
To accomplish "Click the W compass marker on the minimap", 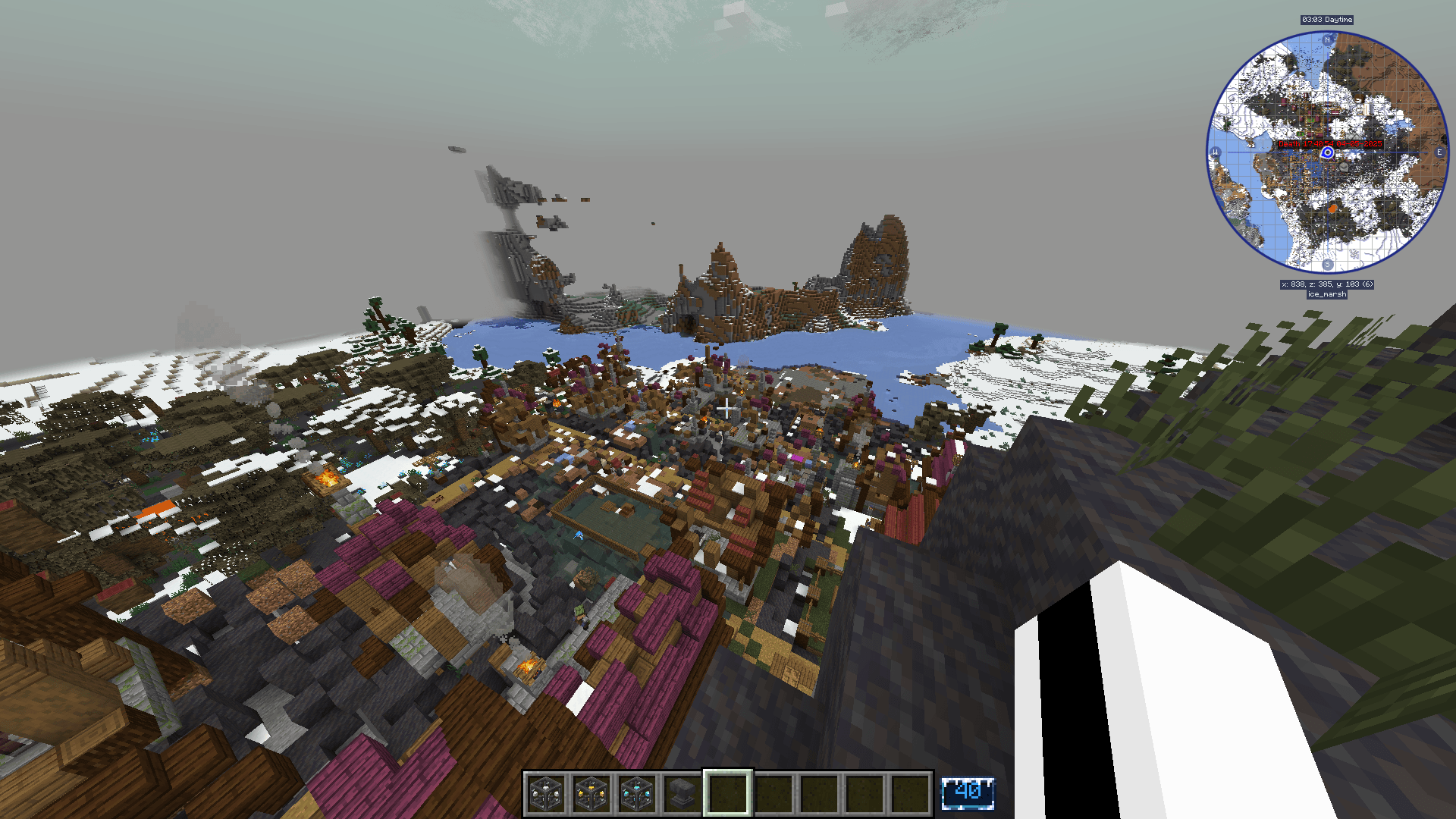I will (1215, 152).
